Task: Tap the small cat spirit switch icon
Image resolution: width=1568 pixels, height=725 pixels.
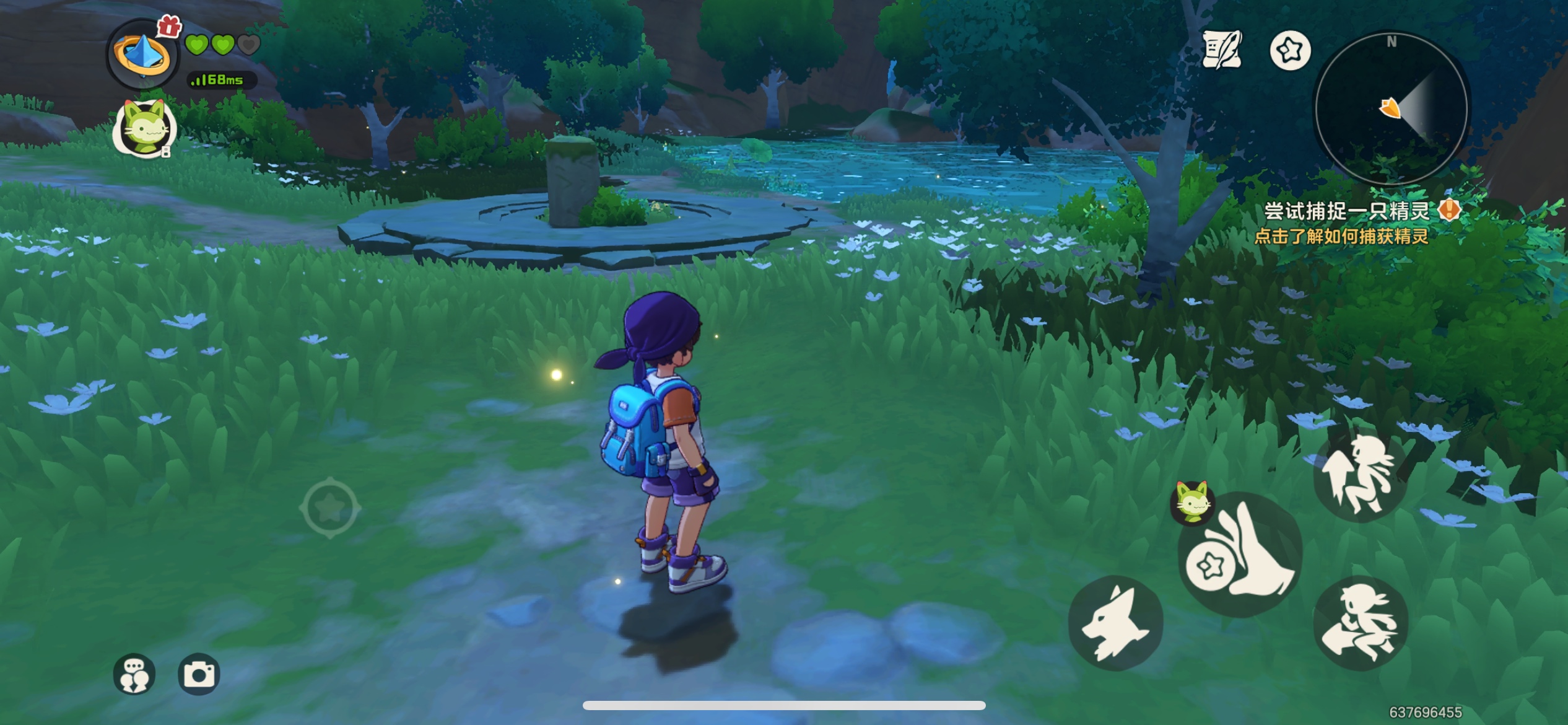Action: coord(1192,502)
